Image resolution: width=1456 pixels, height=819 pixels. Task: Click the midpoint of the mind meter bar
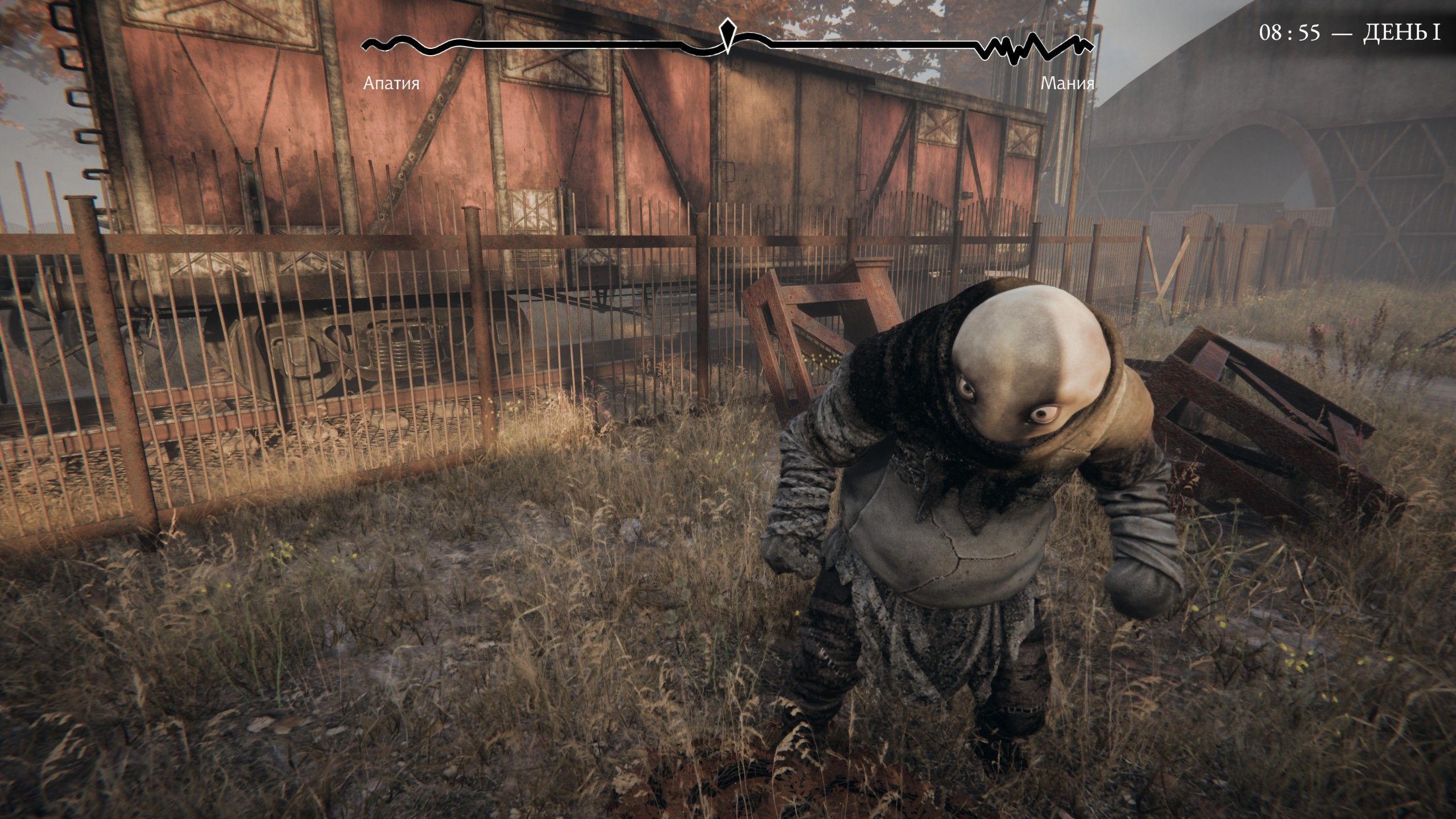(727, 47)
